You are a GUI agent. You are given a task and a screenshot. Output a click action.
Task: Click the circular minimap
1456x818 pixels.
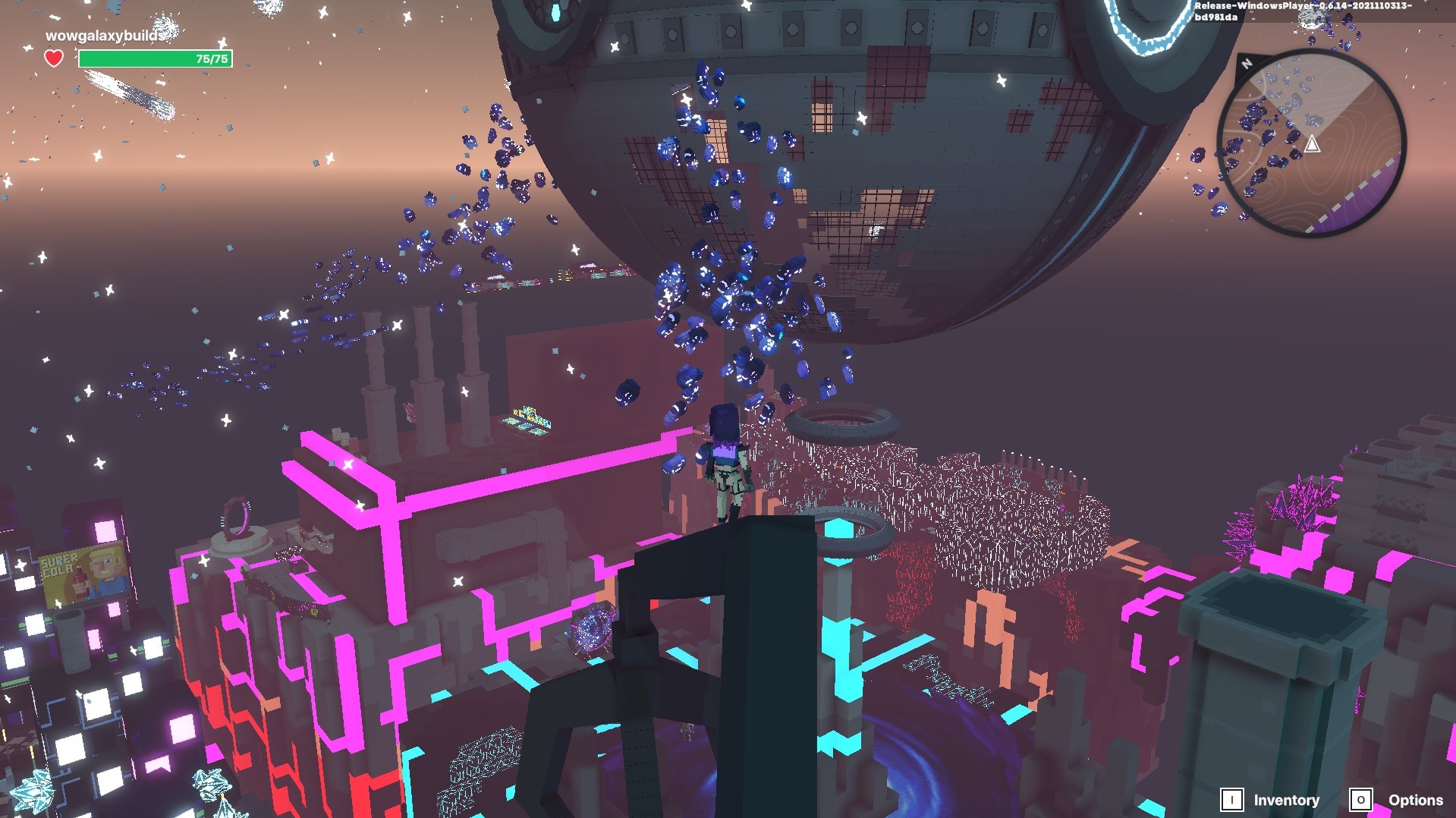pyautogui.click(x=1312, y=143)
